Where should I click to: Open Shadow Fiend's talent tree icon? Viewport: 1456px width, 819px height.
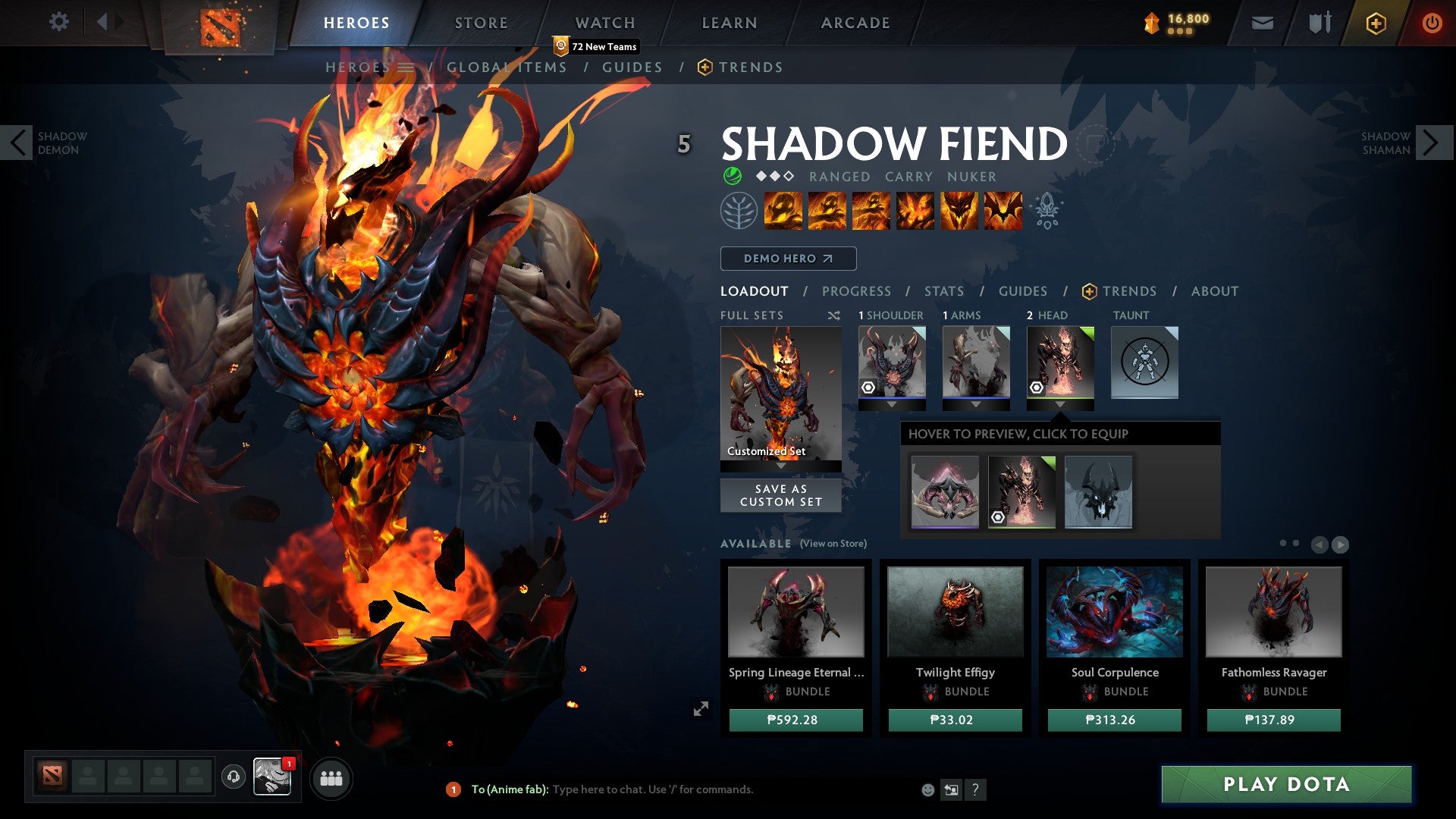pyautogui.click(x=738, y=210)
